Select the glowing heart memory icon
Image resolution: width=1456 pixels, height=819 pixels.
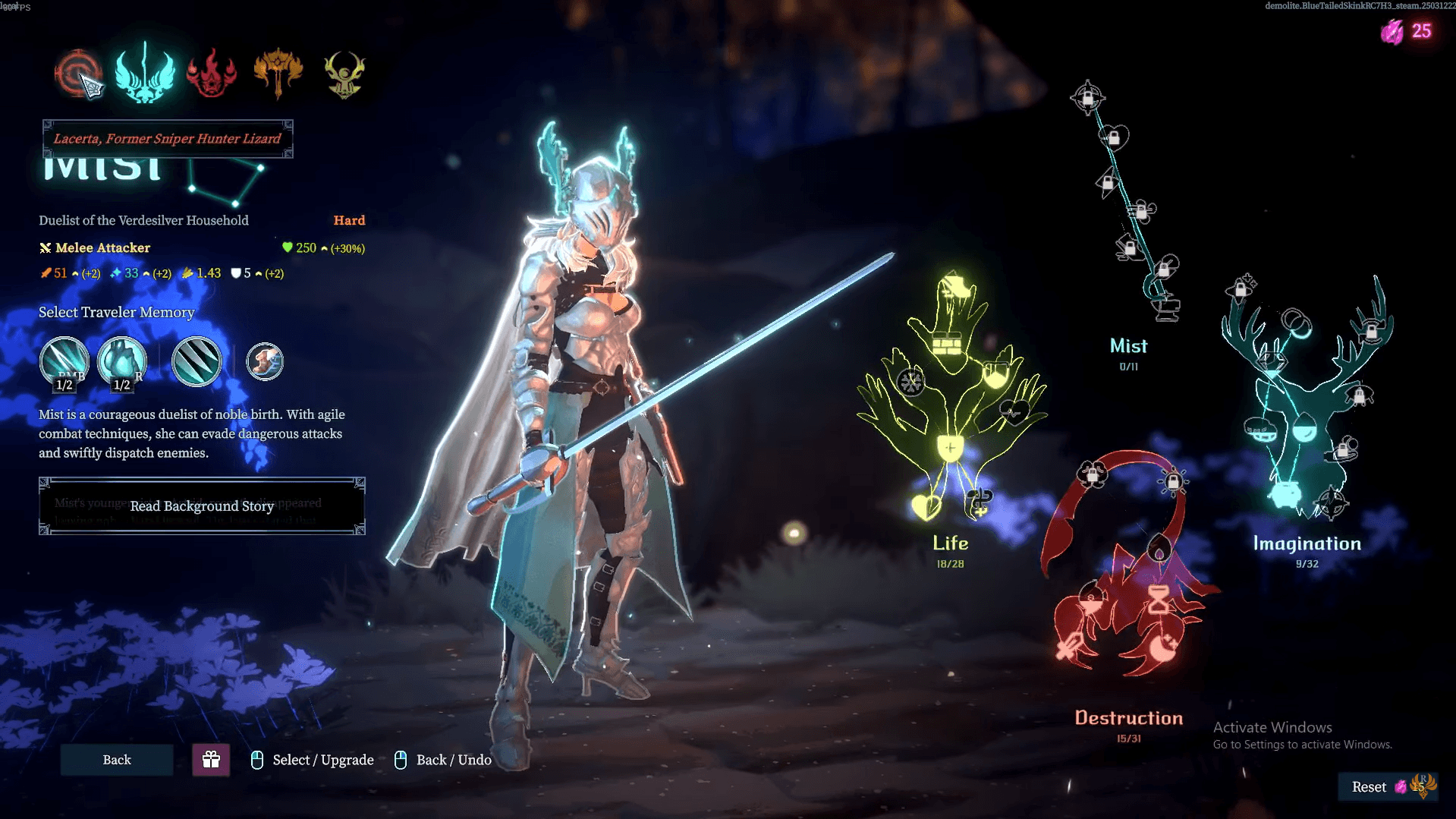(x=121, y=361)
